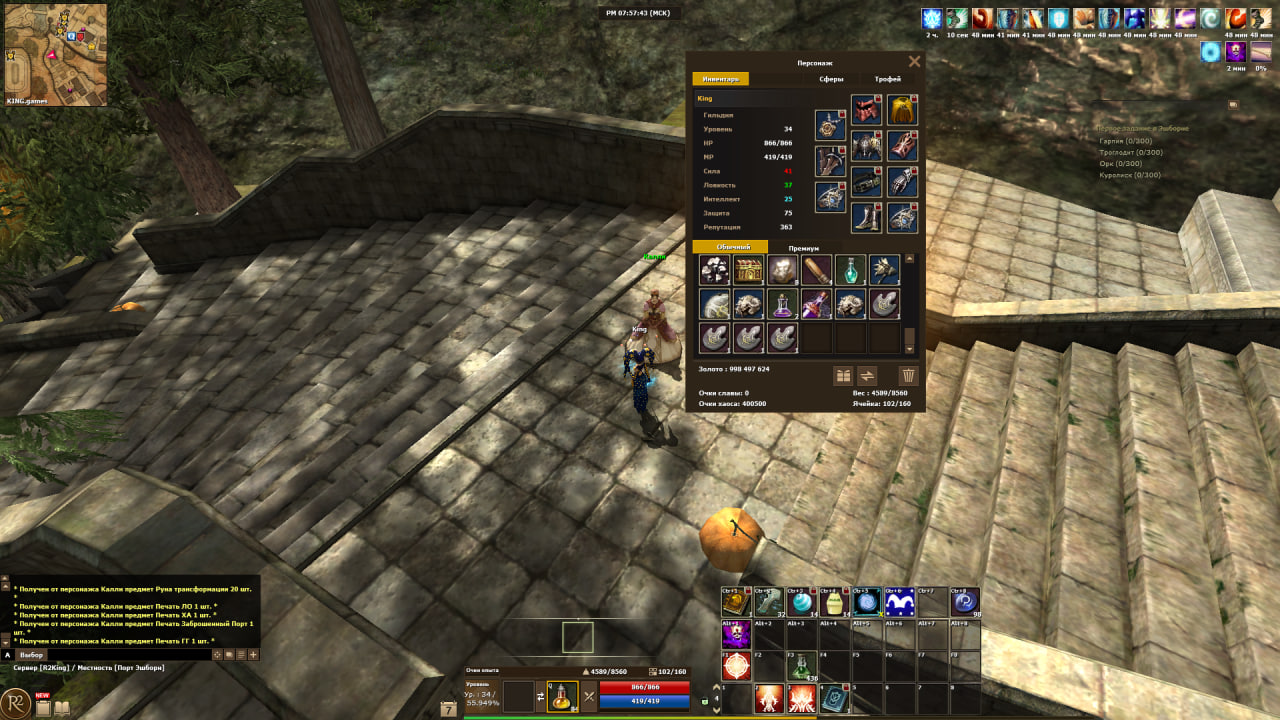The image size is (1280, 720).
Task: Open the Трофей tab
Action: click(887, 79)
